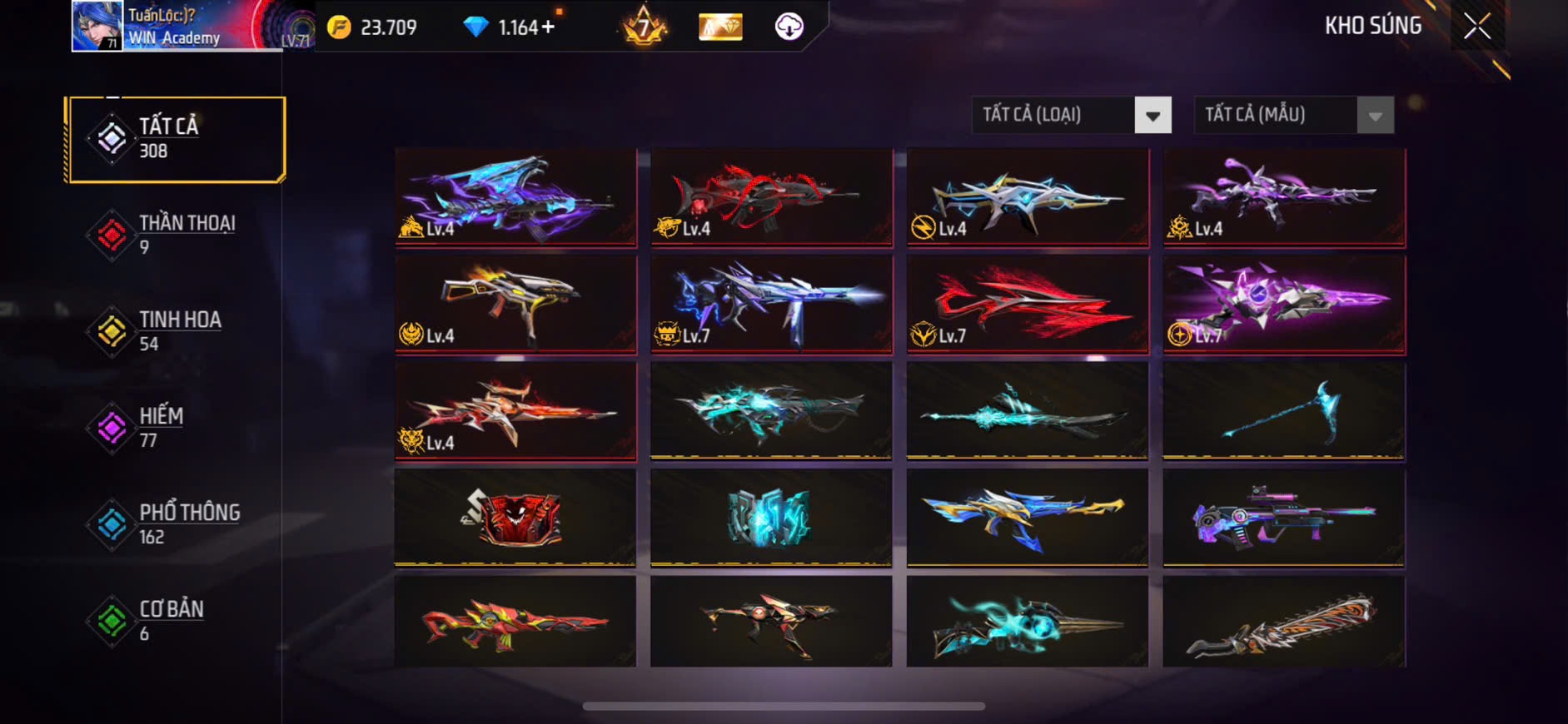1568x724 pixels.
Task: Select the red feathered Lv.7 skin
Action: 1028,305
